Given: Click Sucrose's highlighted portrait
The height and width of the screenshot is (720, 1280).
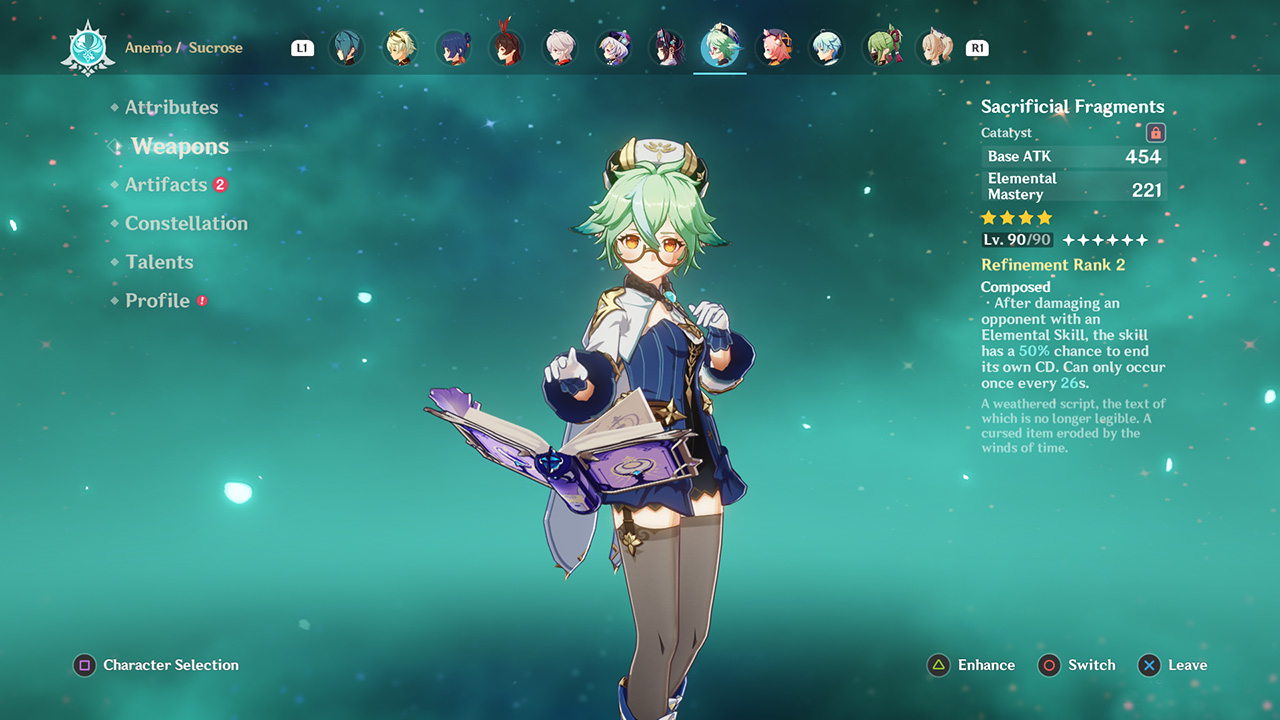Looking at the screenshot, I should pyautogui.click(x=720, y=47).
